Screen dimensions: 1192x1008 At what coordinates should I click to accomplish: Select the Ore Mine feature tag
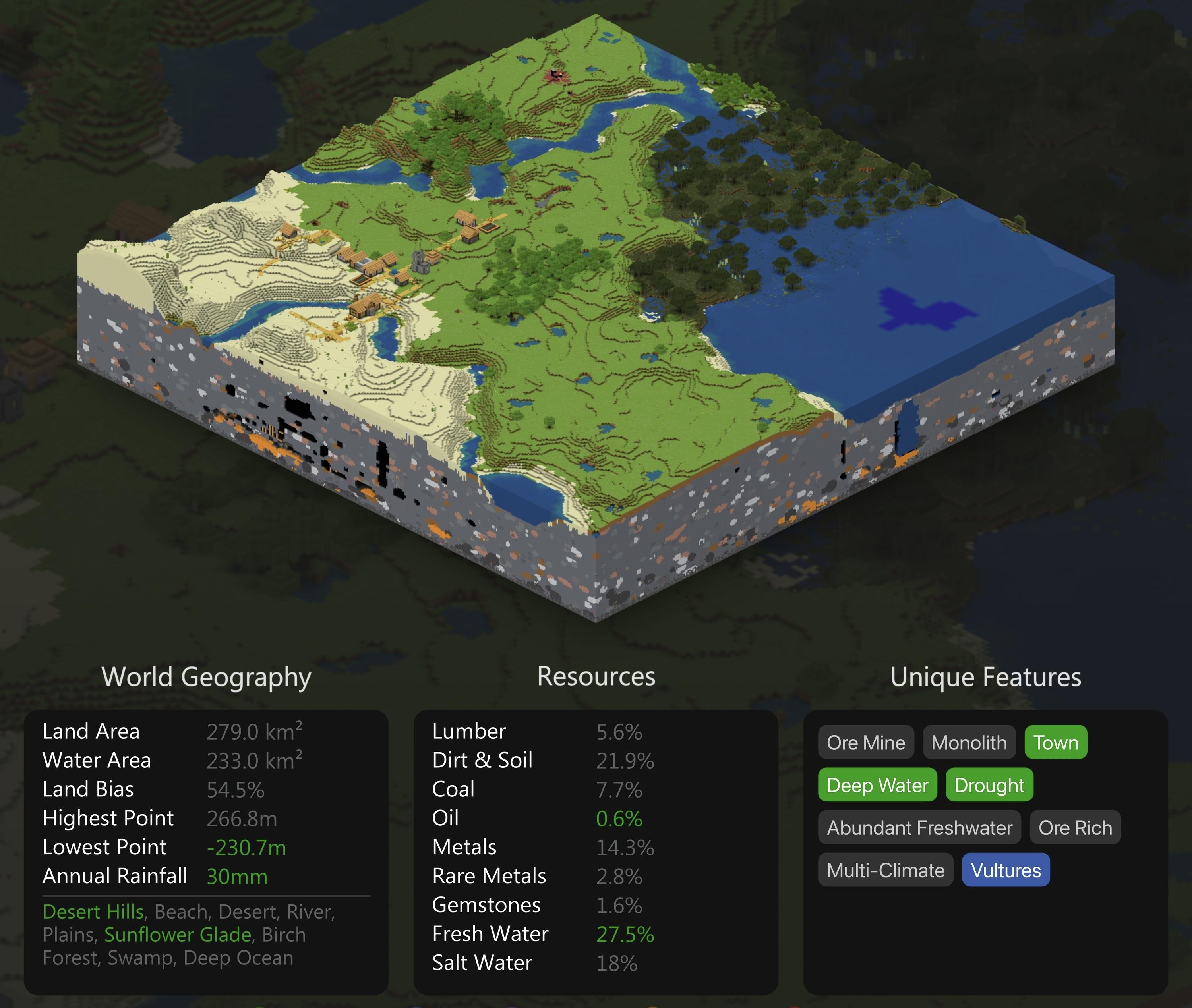pos(865,742)
